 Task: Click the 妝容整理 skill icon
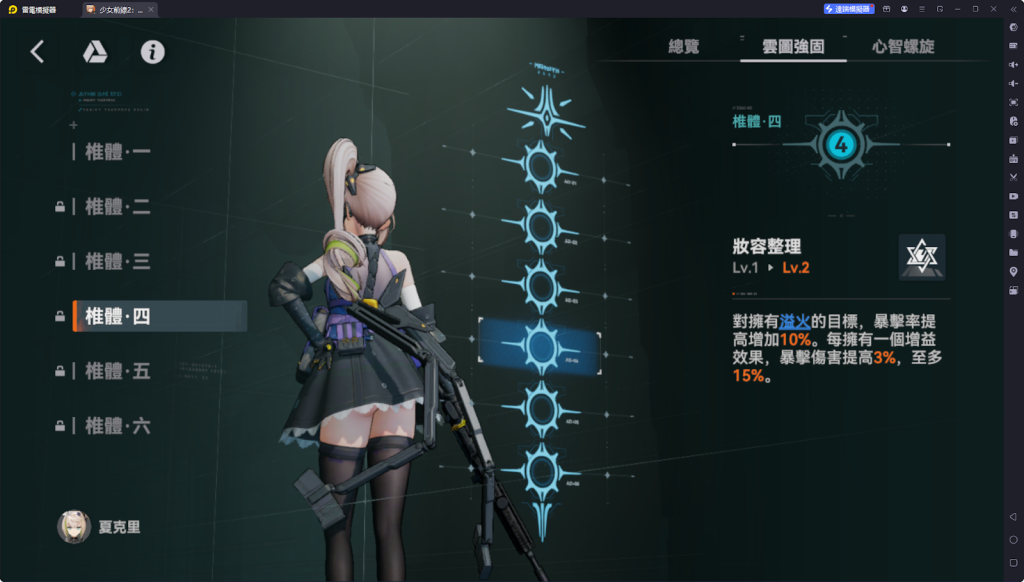[921, 257]
